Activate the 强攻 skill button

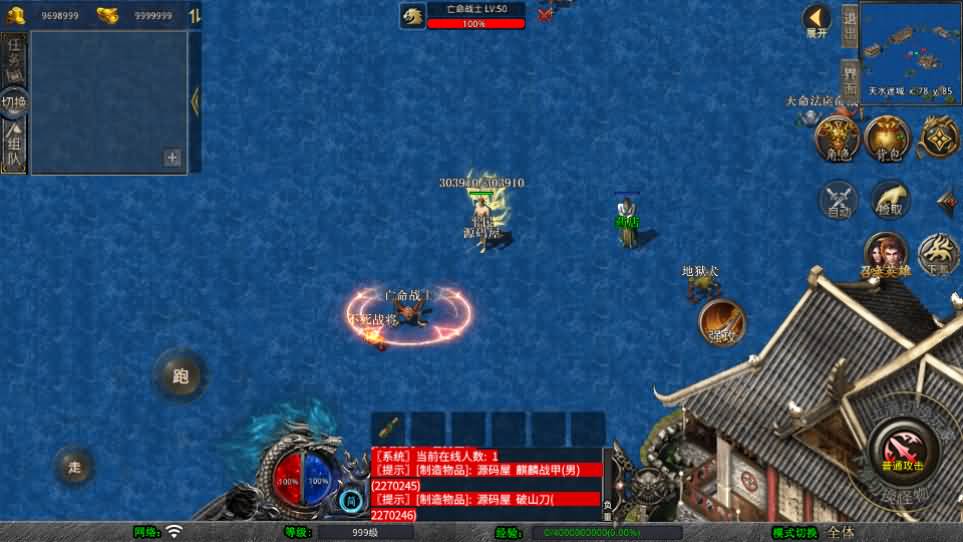click(x=722, y=321)
